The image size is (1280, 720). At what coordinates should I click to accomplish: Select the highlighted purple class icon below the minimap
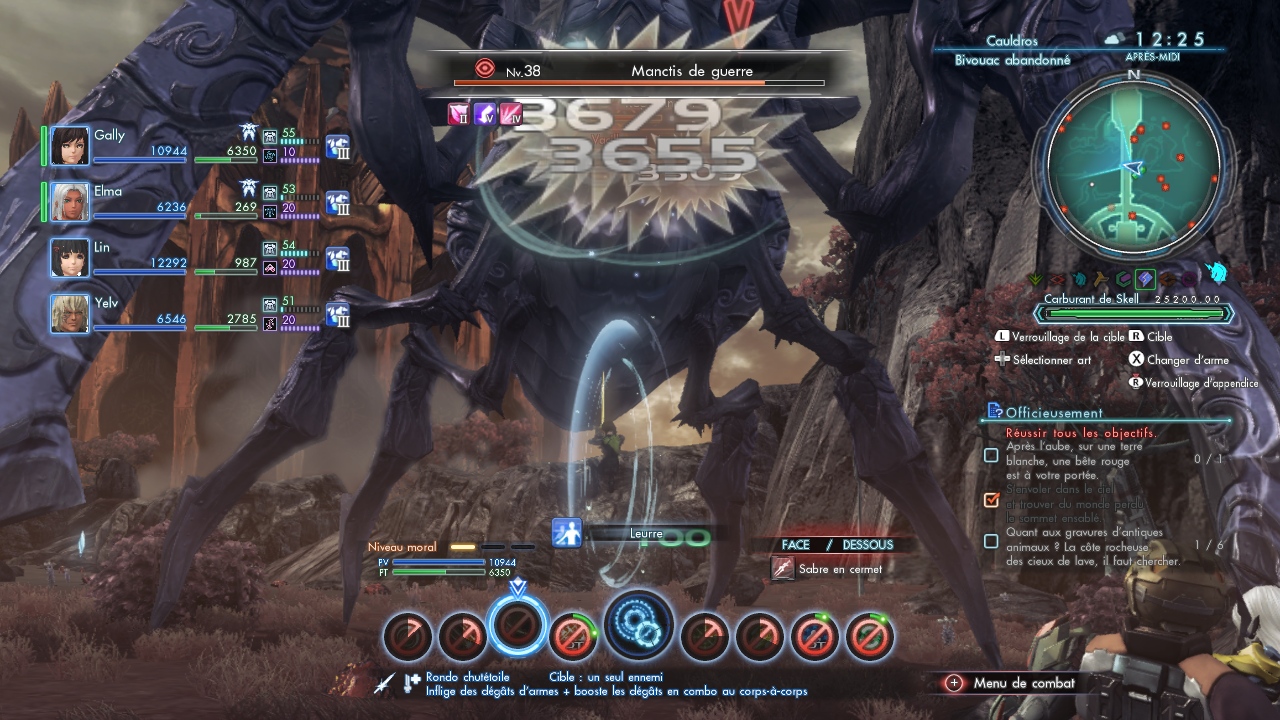tap(1146, 280)
